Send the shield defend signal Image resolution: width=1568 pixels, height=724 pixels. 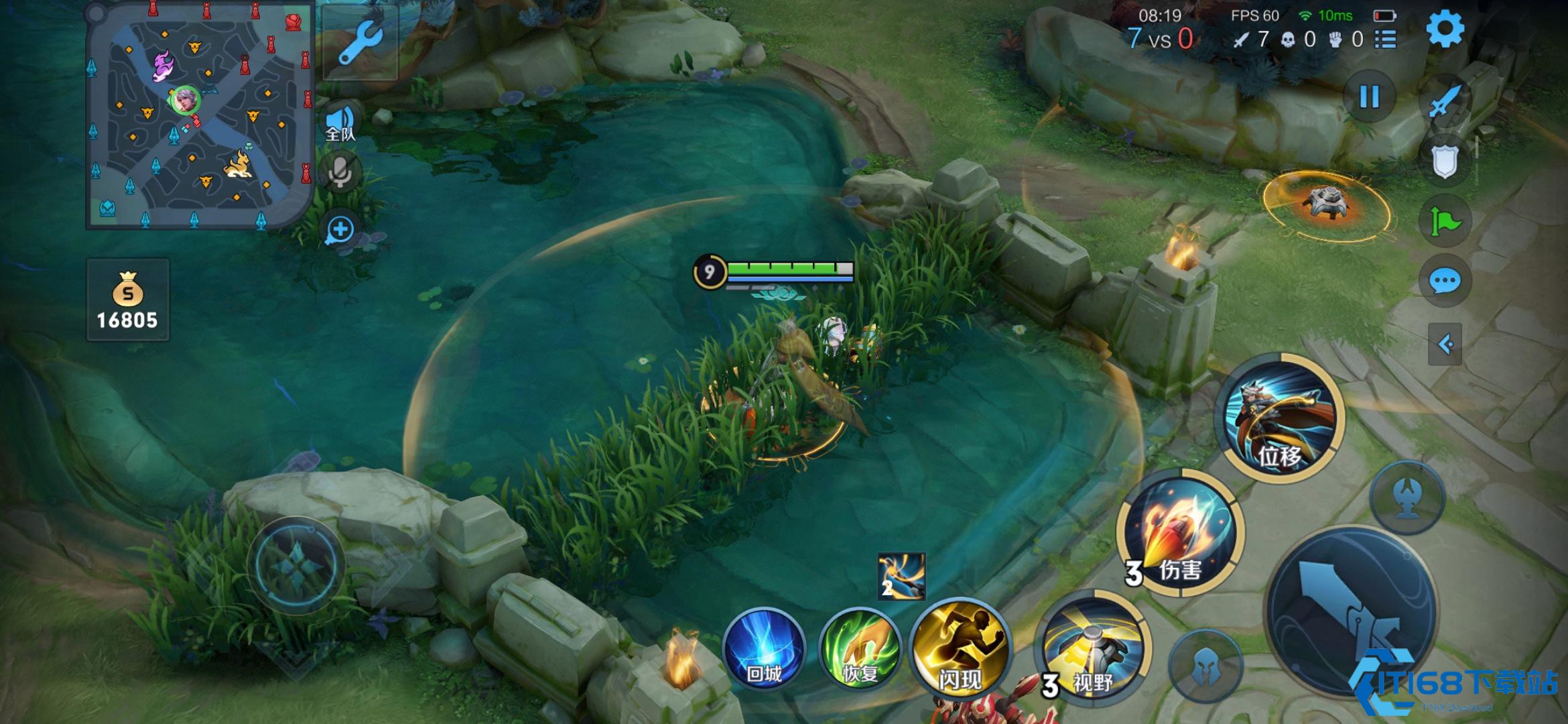tap(1445, 161)
